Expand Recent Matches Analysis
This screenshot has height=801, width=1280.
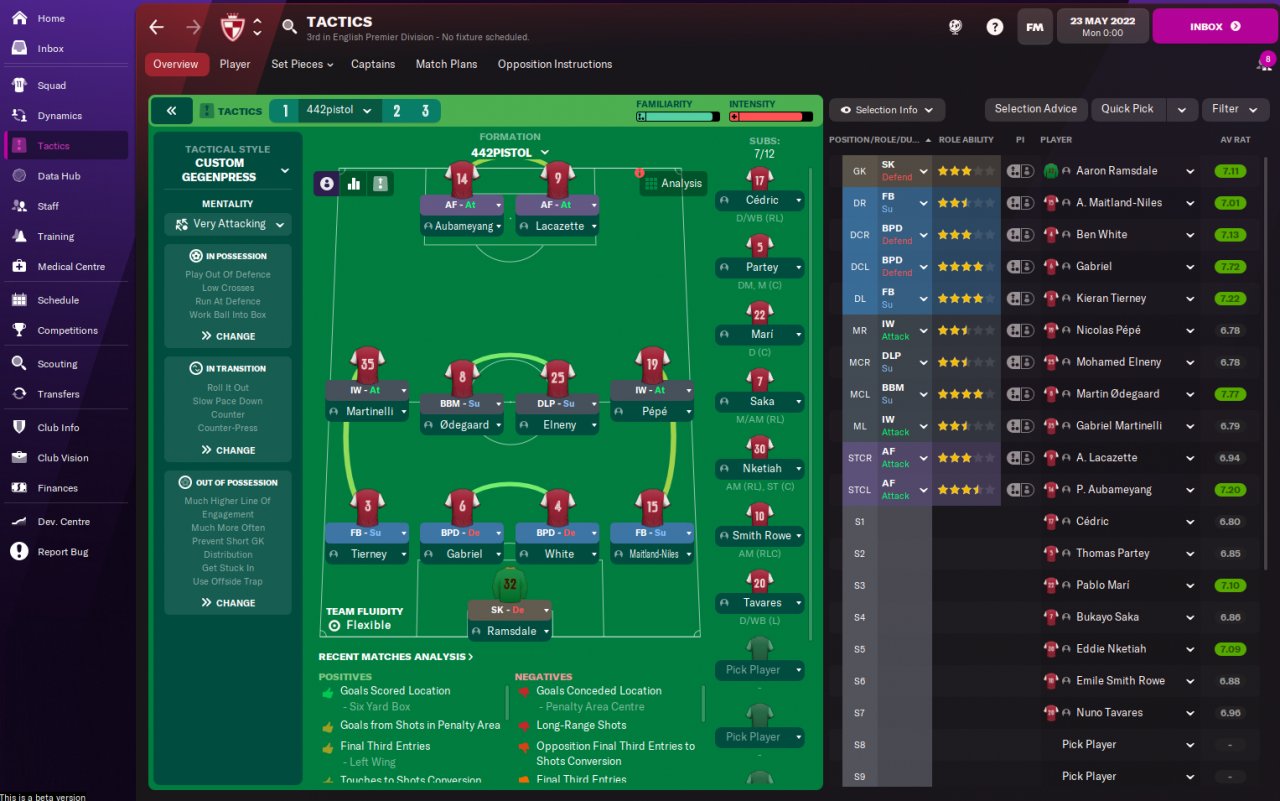(396, 657)
